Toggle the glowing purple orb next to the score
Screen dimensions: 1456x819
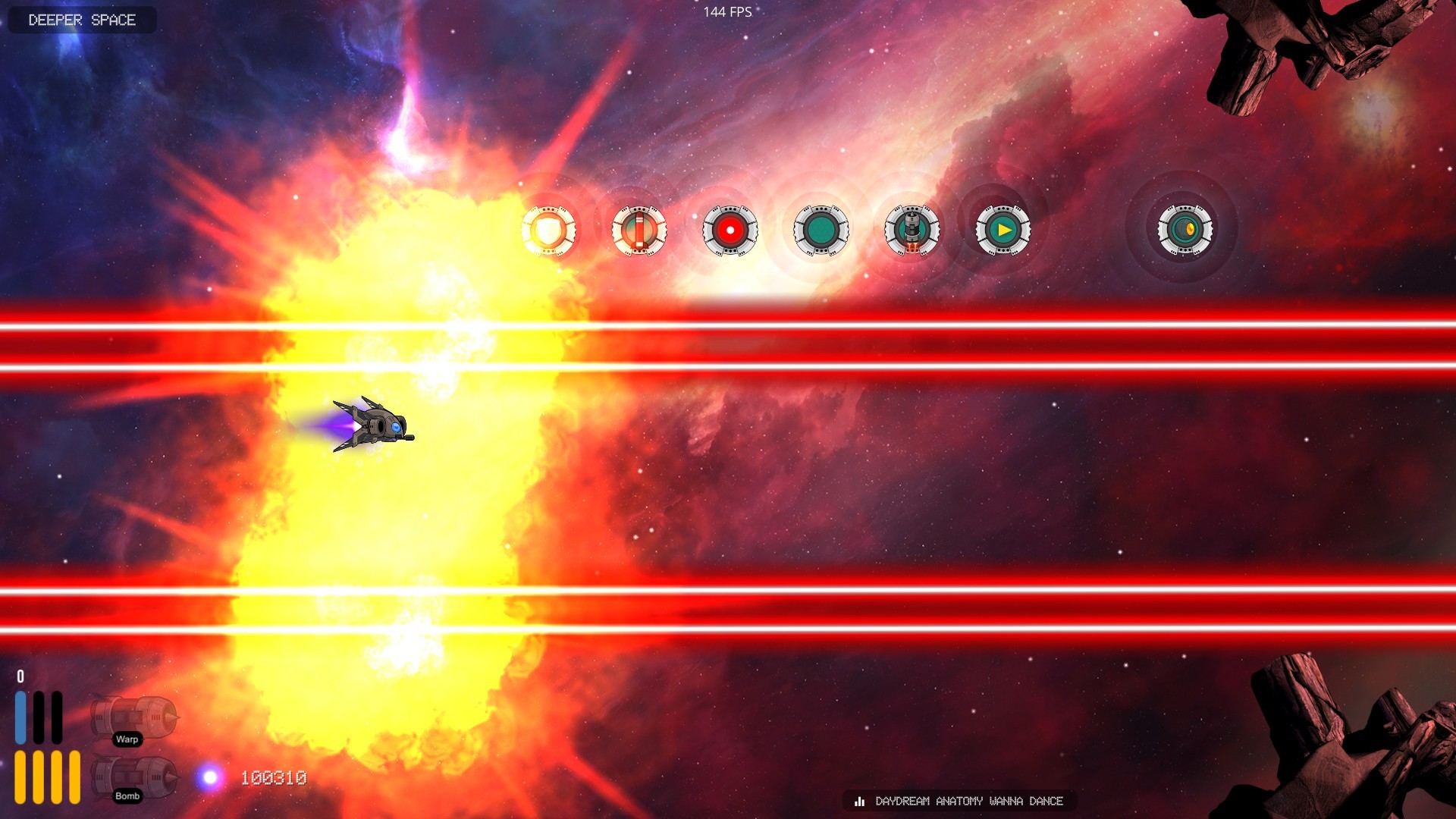pyautogui.click(x=210, y=777)
